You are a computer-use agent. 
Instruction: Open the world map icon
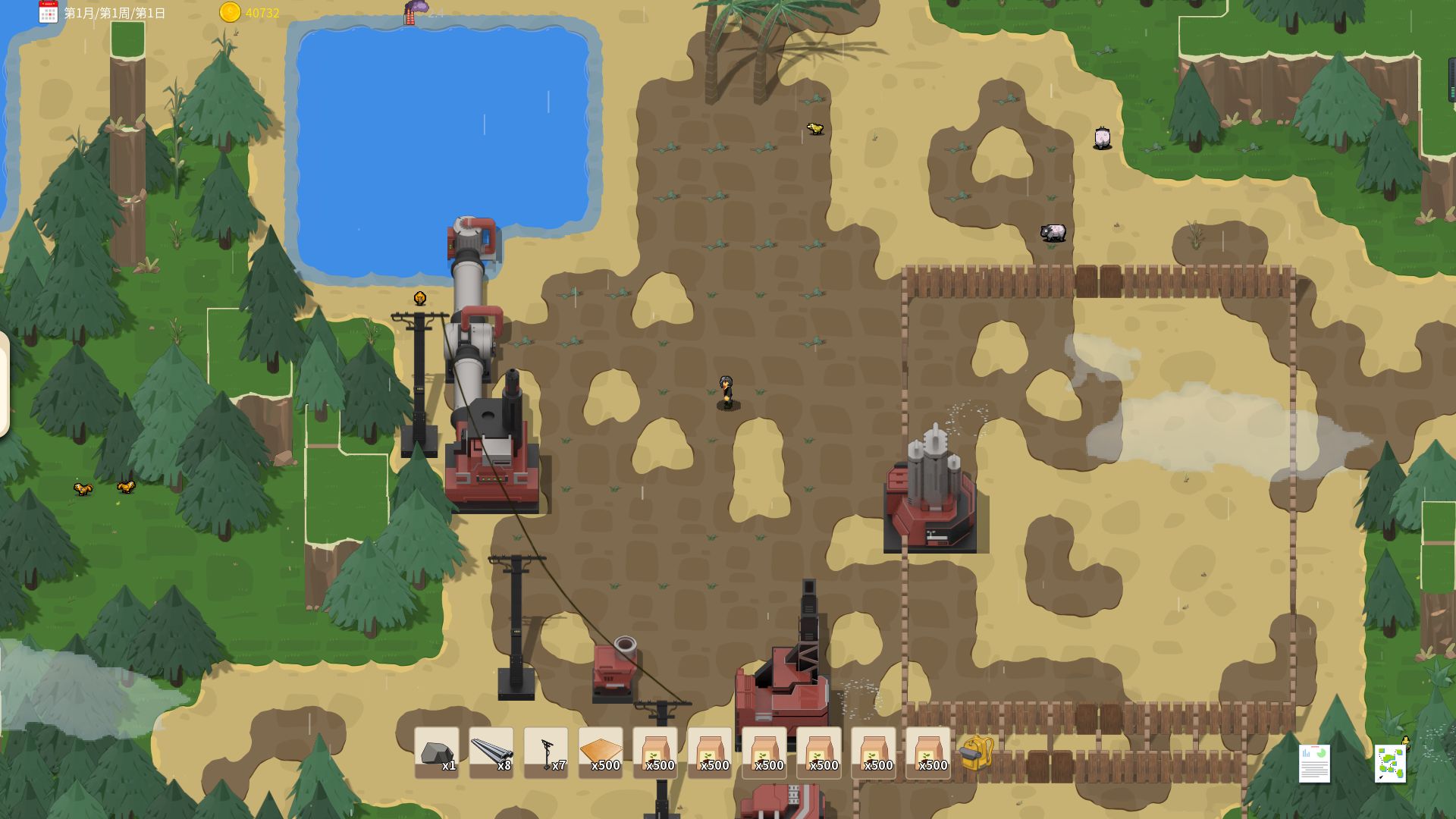tap(1390, 762)
